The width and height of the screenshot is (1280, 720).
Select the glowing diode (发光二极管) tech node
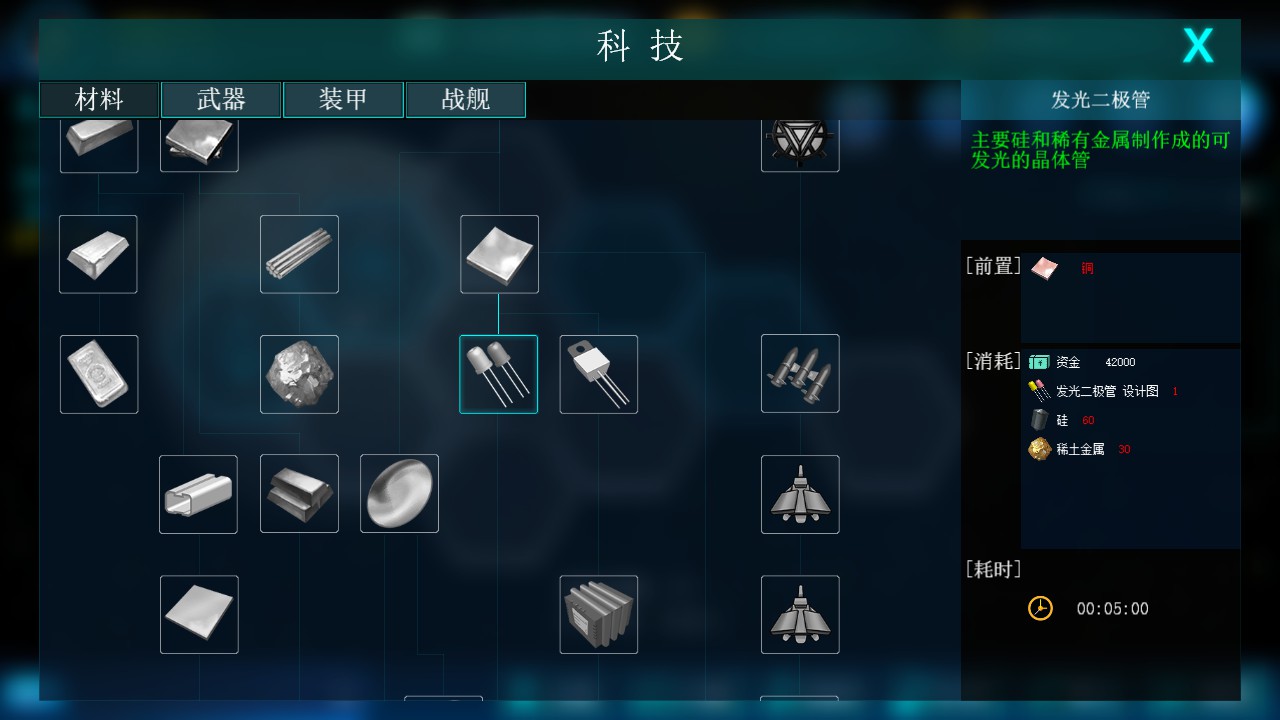pos(499,374)
